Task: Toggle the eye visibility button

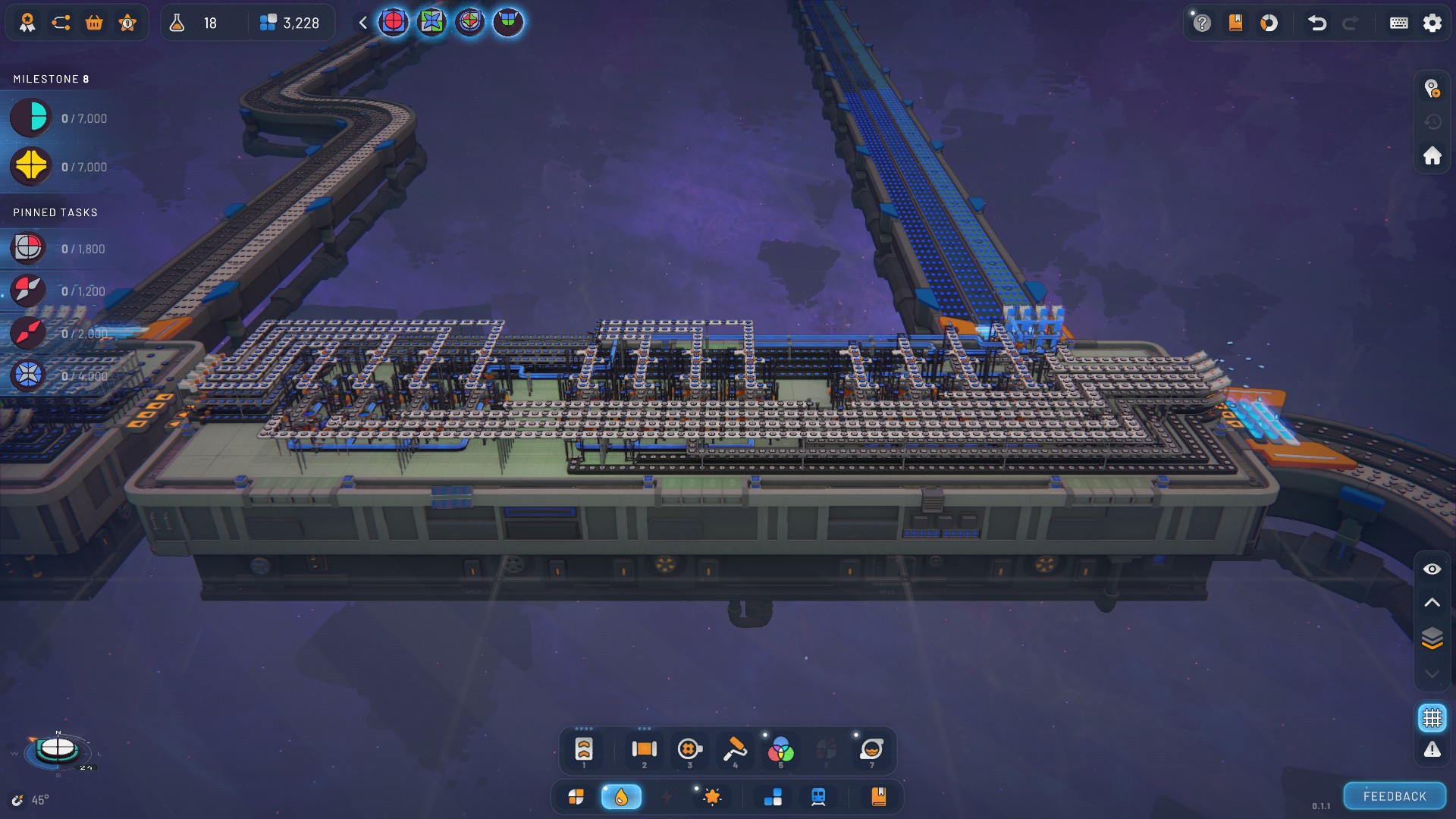Action: [x=1432, y=569]
